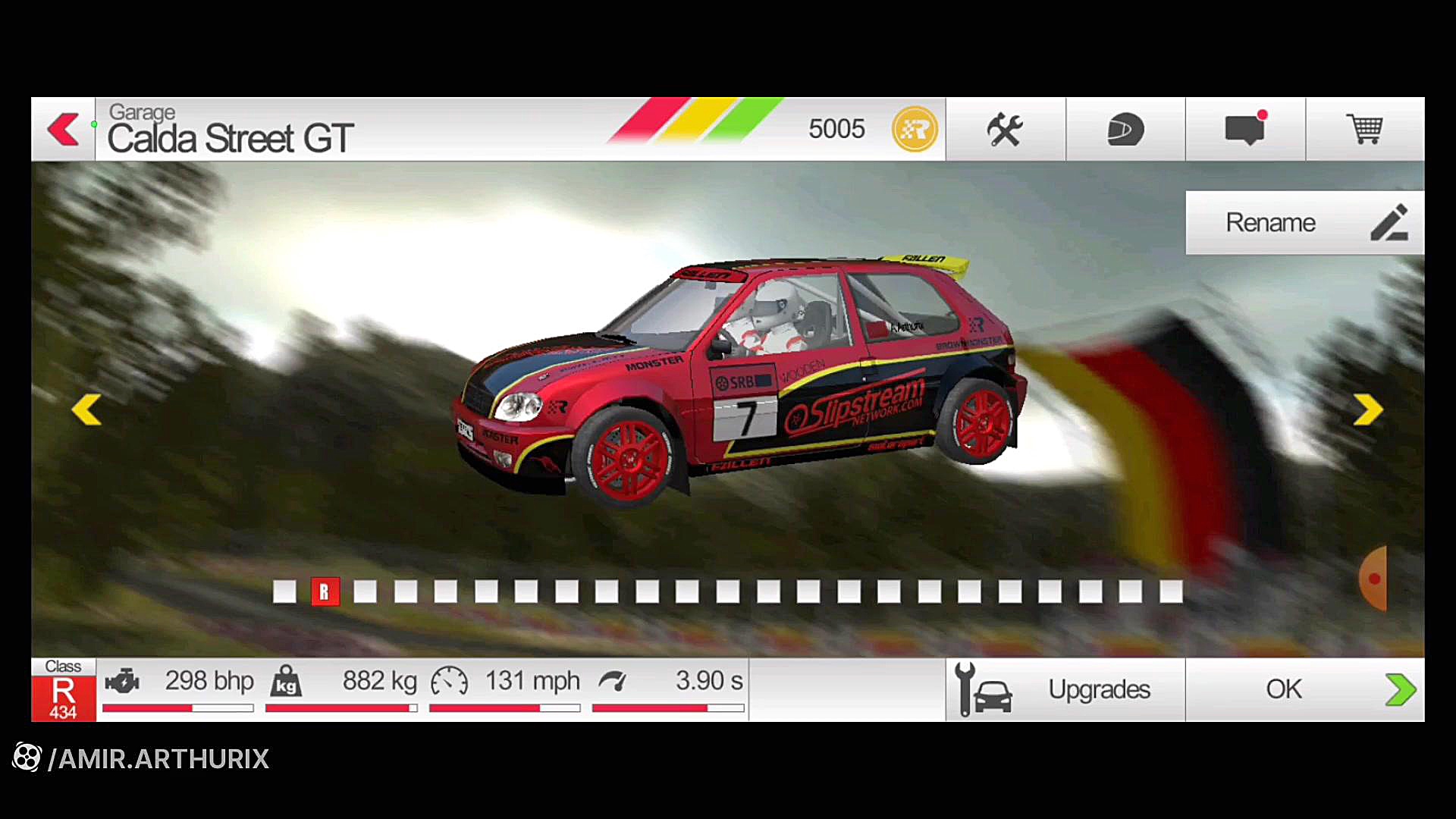Open the wrench and screwdriver tools menu

pyautogui.click(x=1005, y=129)
